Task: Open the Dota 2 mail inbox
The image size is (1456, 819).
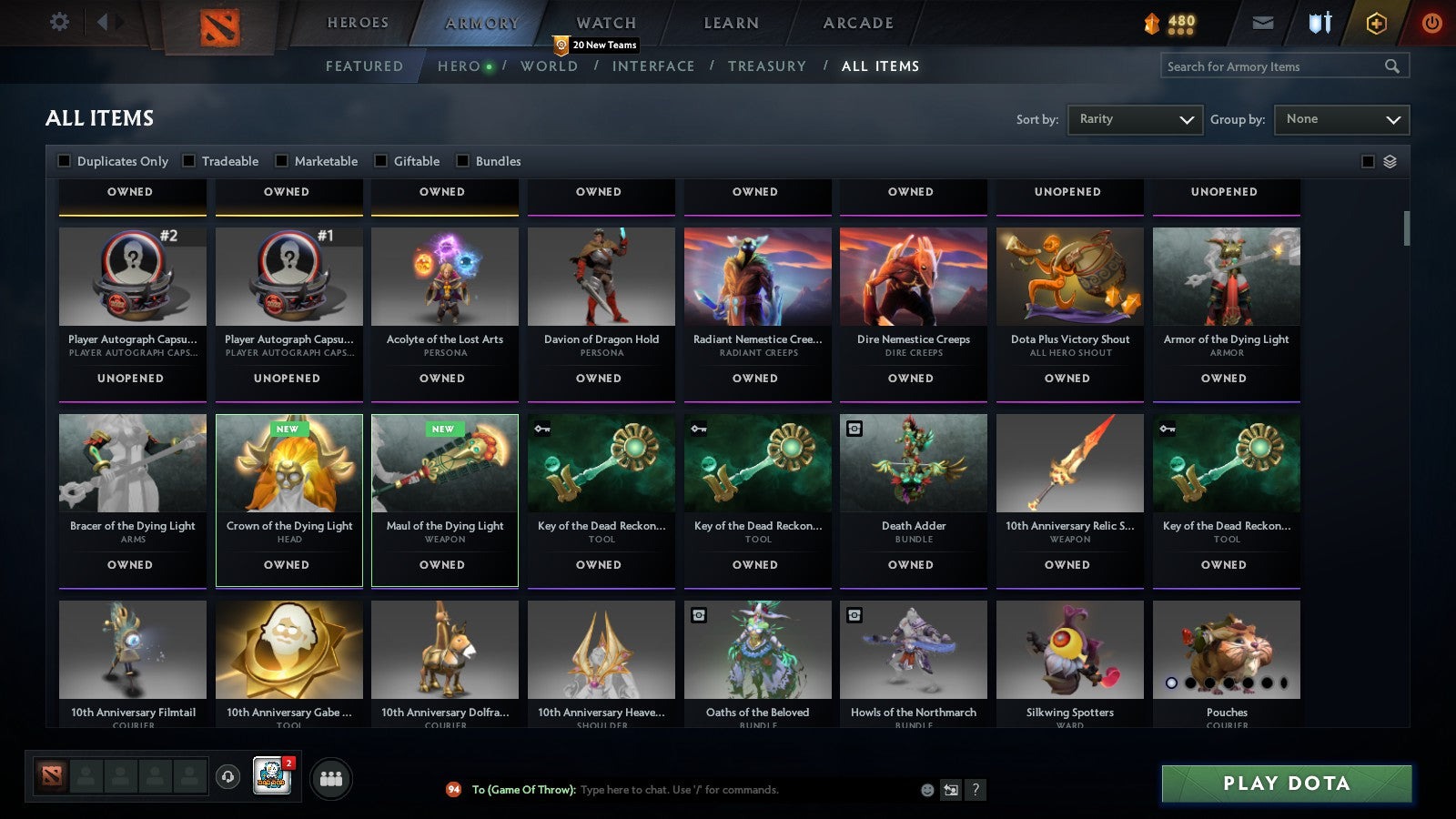Action: (1263, 23)
